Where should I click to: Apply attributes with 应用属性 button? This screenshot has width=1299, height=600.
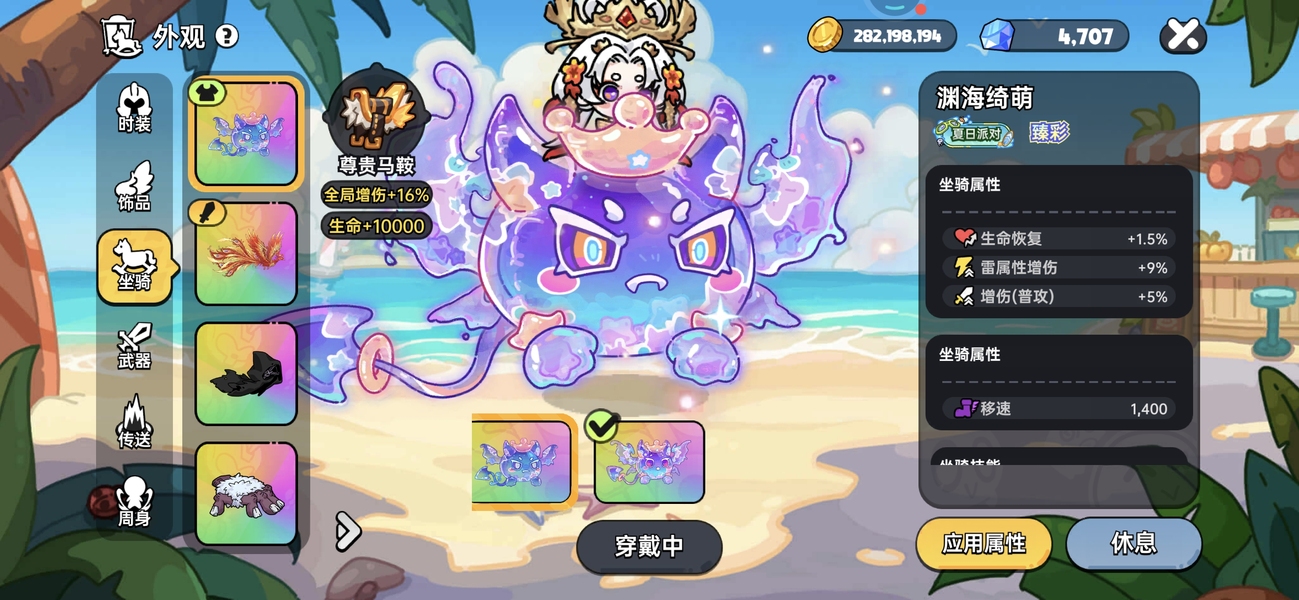click(984, 543)
